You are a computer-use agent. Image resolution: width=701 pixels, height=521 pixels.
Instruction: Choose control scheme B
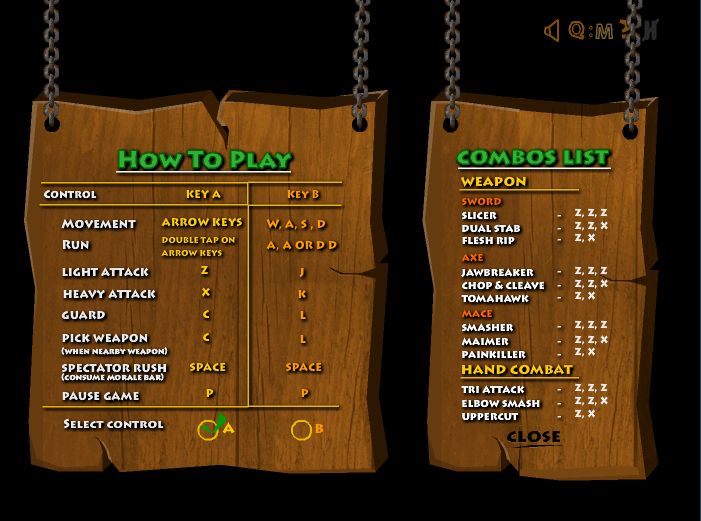pos(301,430)
